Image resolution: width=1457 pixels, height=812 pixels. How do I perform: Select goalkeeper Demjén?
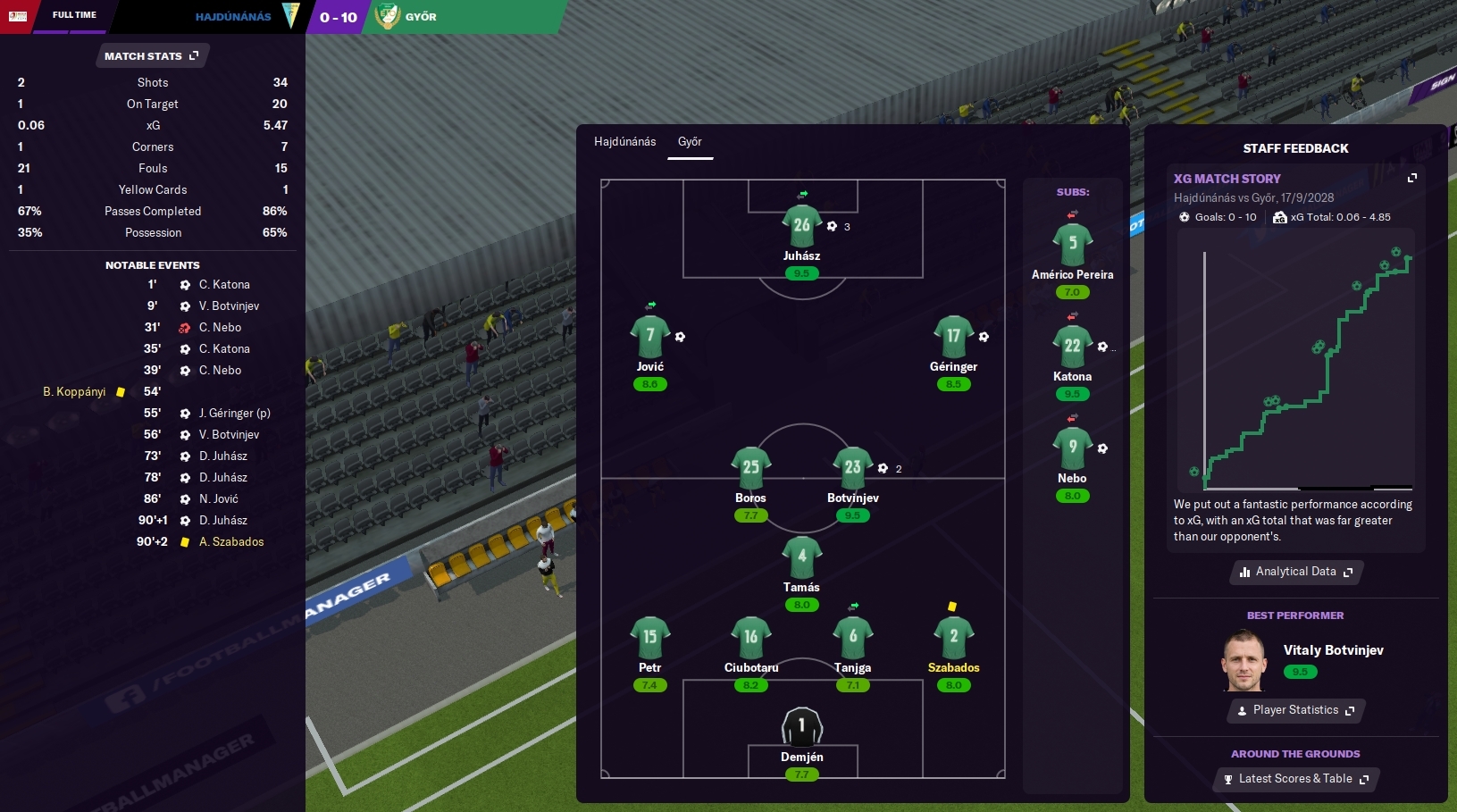click(x=801, y=726)
